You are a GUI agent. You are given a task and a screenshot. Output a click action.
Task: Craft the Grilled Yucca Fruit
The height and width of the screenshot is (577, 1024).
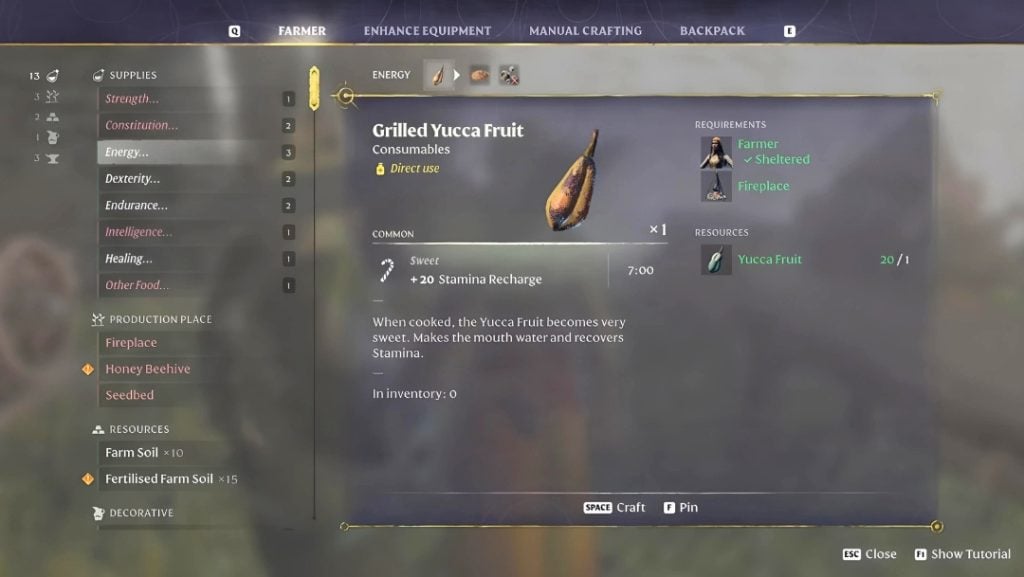point(615,508)
